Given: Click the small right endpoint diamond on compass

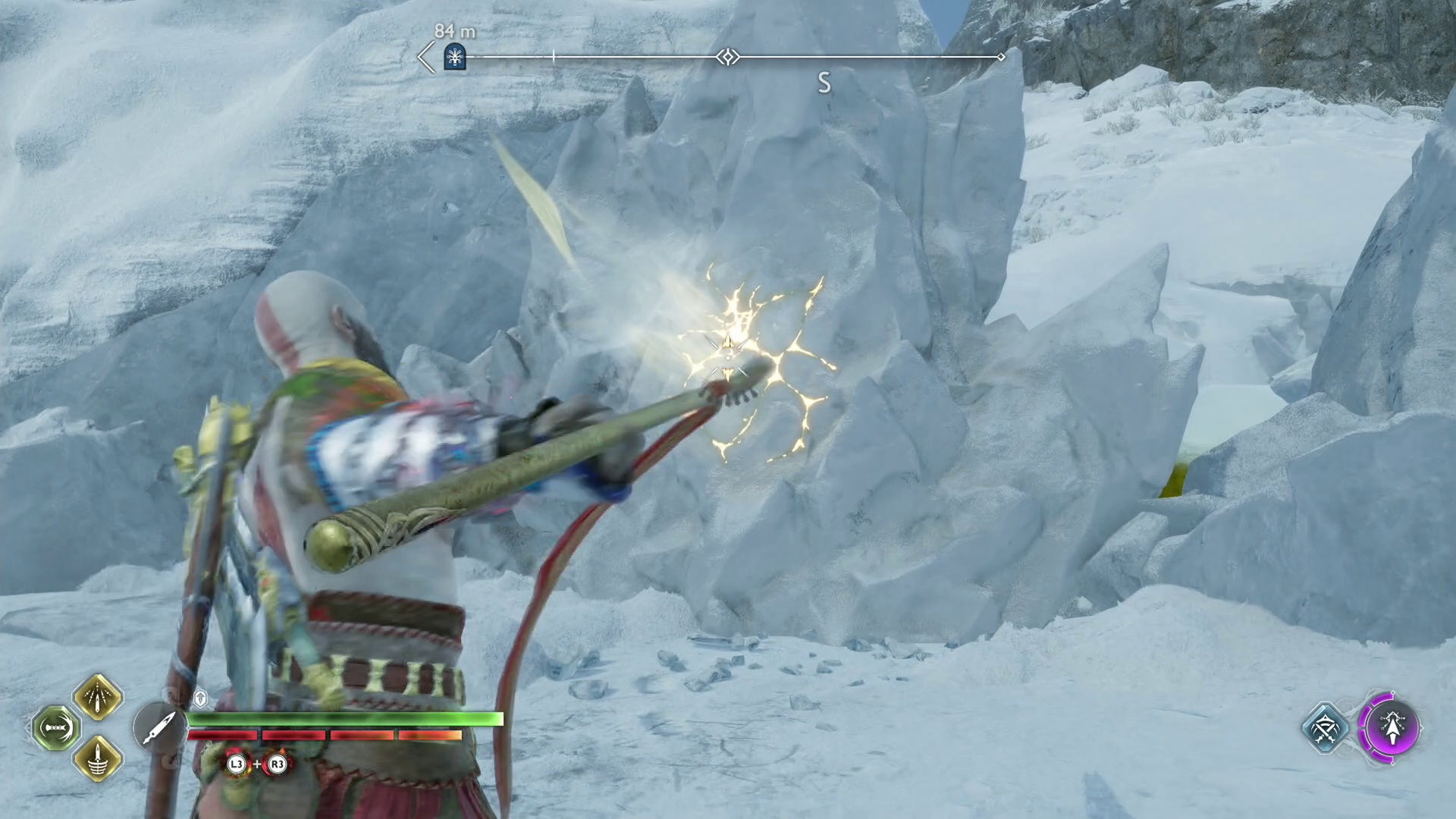Looking at the screenshot, I should pyautogui.click(x=1003, y=55).
